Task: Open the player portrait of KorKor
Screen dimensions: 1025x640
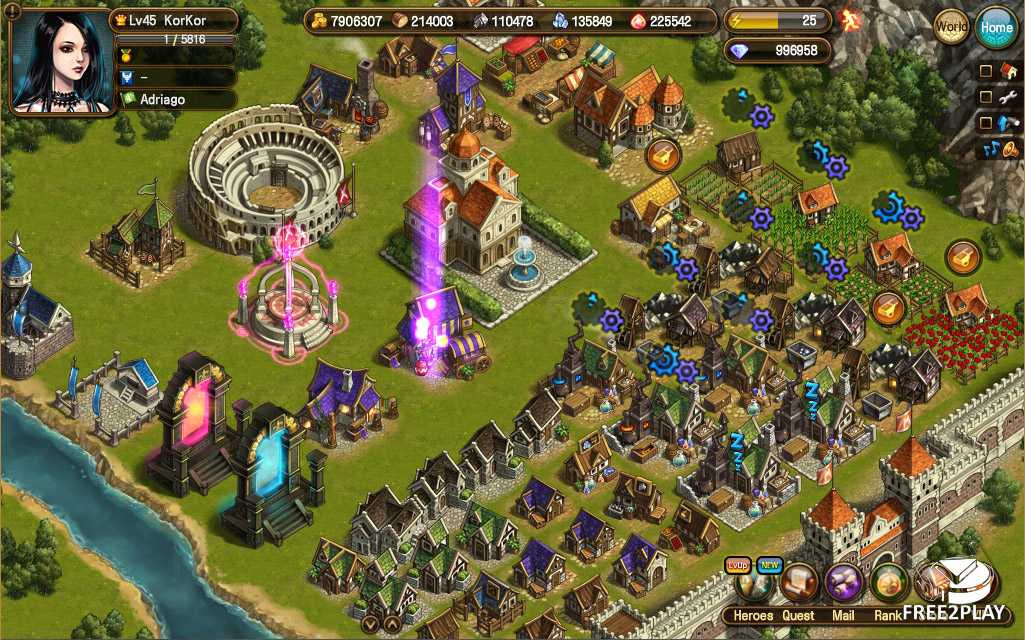Action: pyautogui.click(x=58, y=62)
